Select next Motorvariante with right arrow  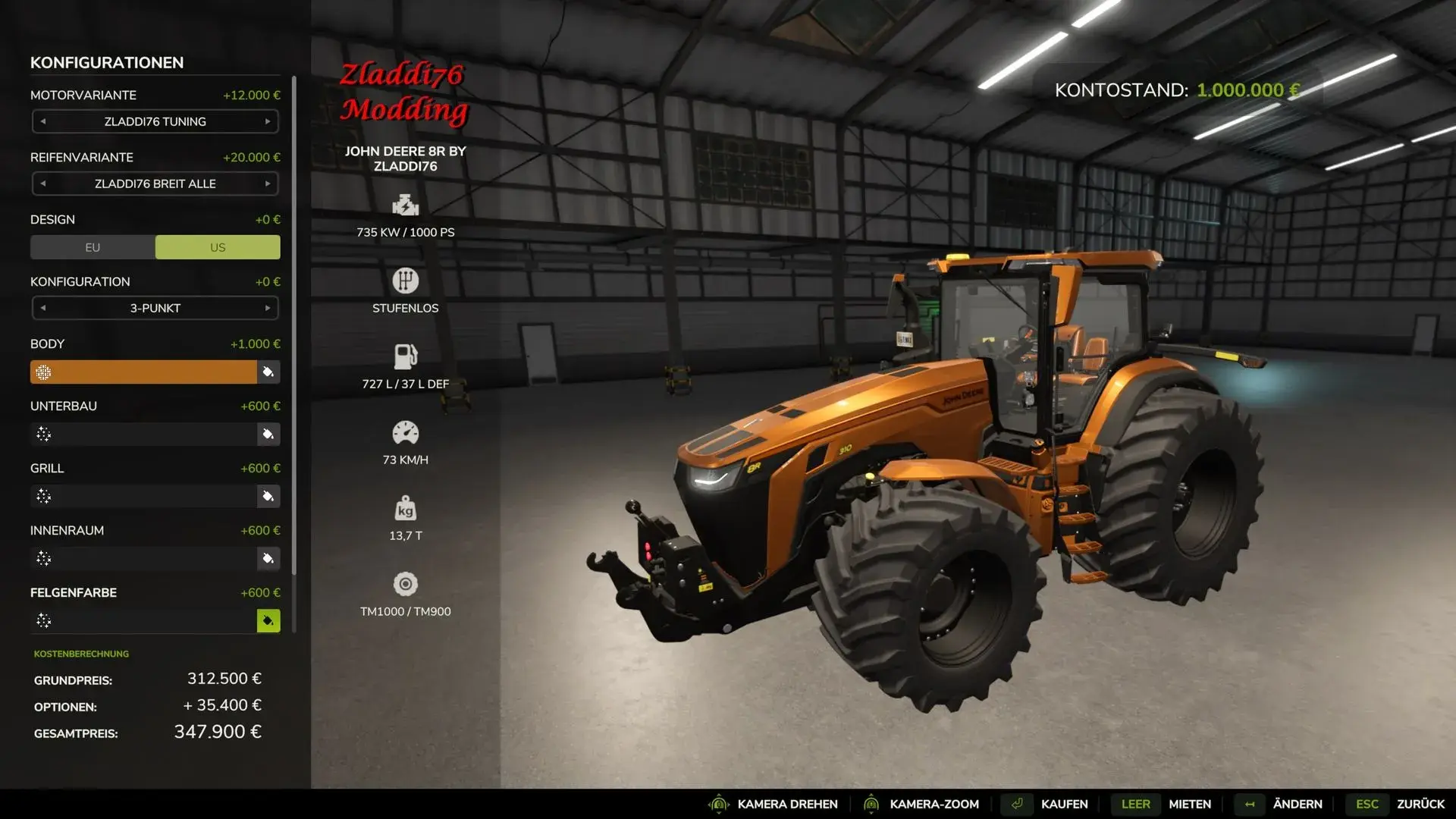268,121
